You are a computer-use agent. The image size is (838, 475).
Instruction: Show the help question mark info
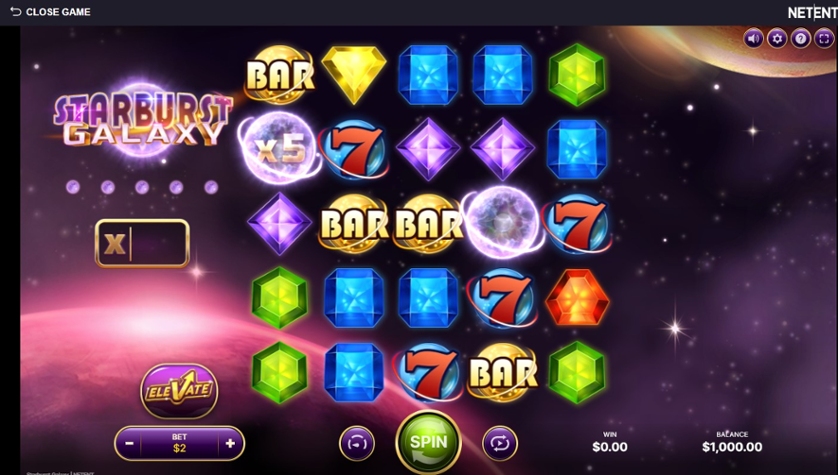[800, 39]
